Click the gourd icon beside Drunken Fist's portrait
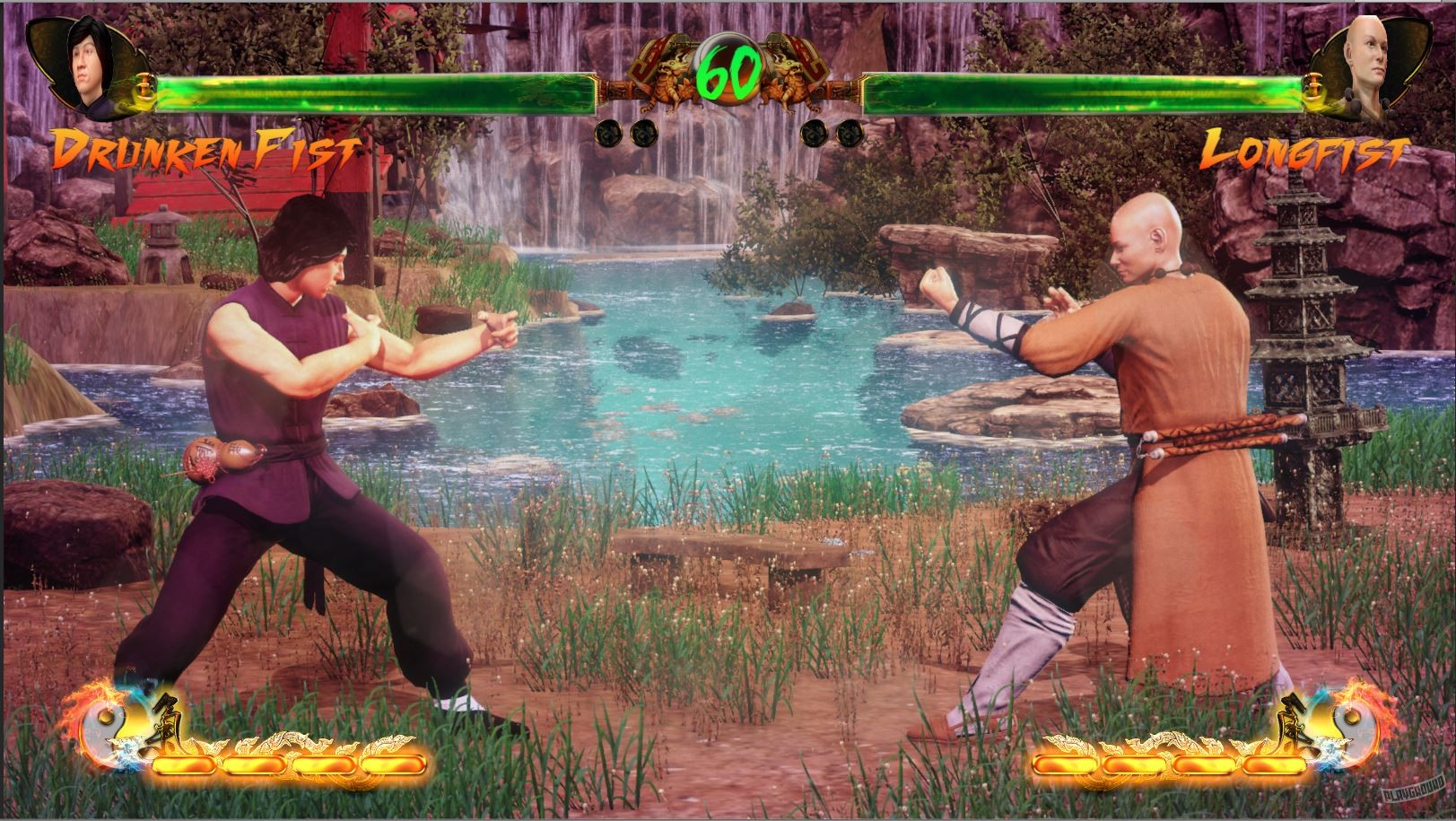The image size is (1456, 821). click(x=145, y=90)
